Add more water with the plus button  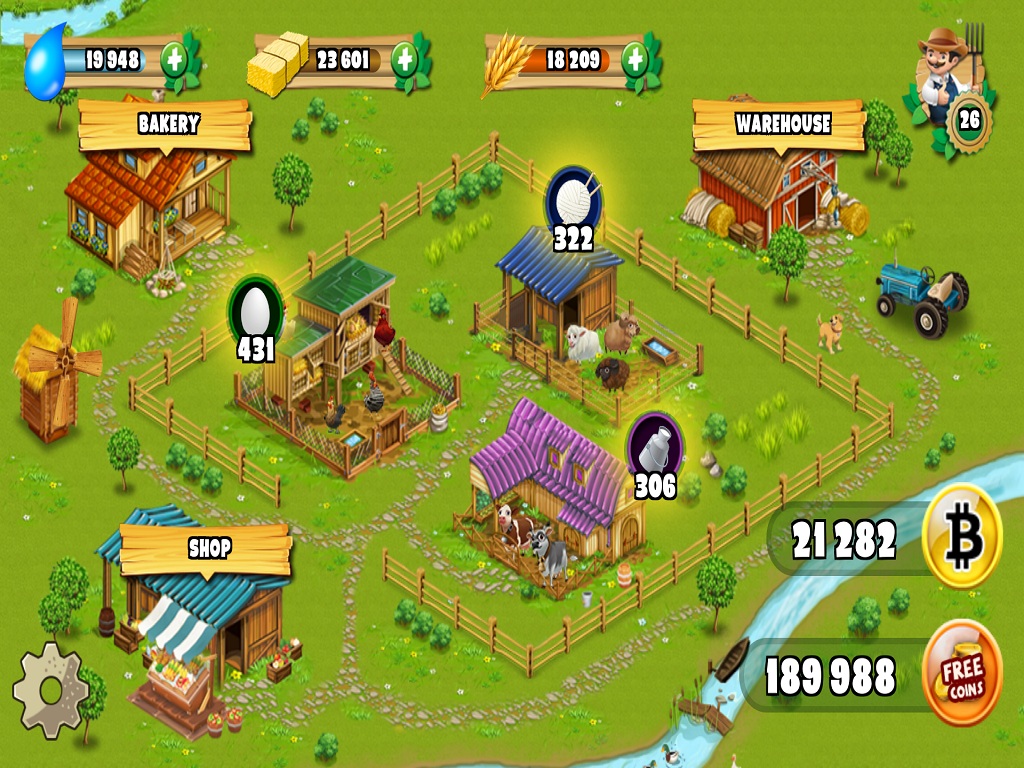click(175, 60)
